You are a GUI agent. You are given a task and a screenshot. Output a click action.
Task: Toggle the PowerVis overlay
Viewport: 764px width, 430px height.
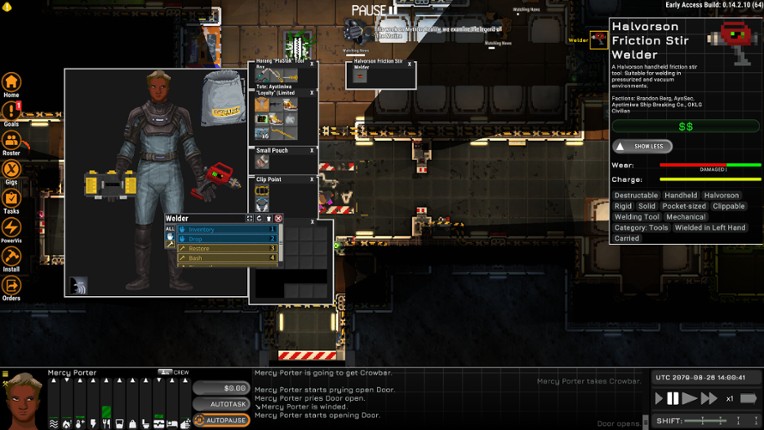(11, 229)
